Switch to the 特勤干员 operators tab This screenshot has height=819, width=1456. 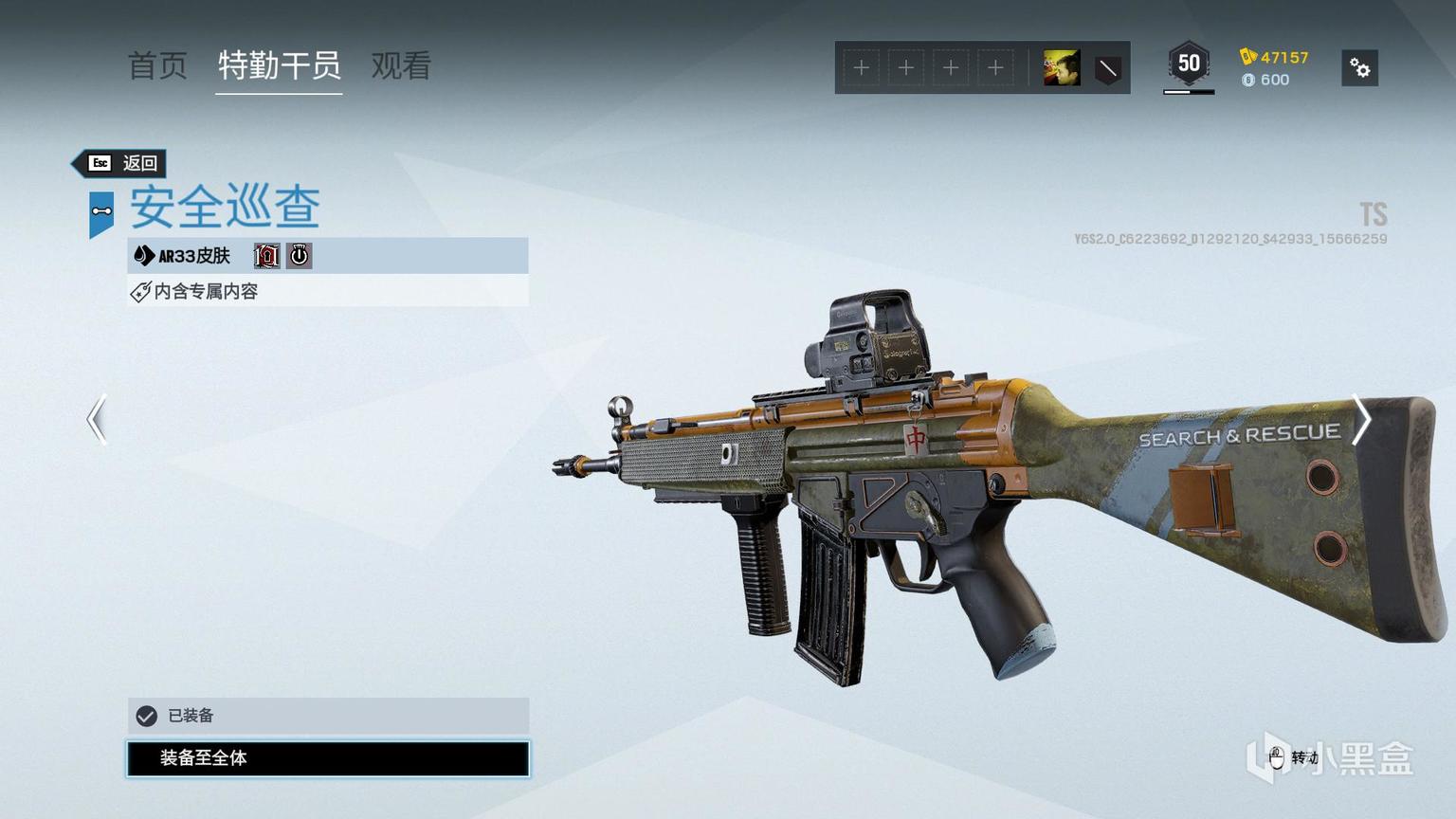pyautogui.click(x=279, y=65)
